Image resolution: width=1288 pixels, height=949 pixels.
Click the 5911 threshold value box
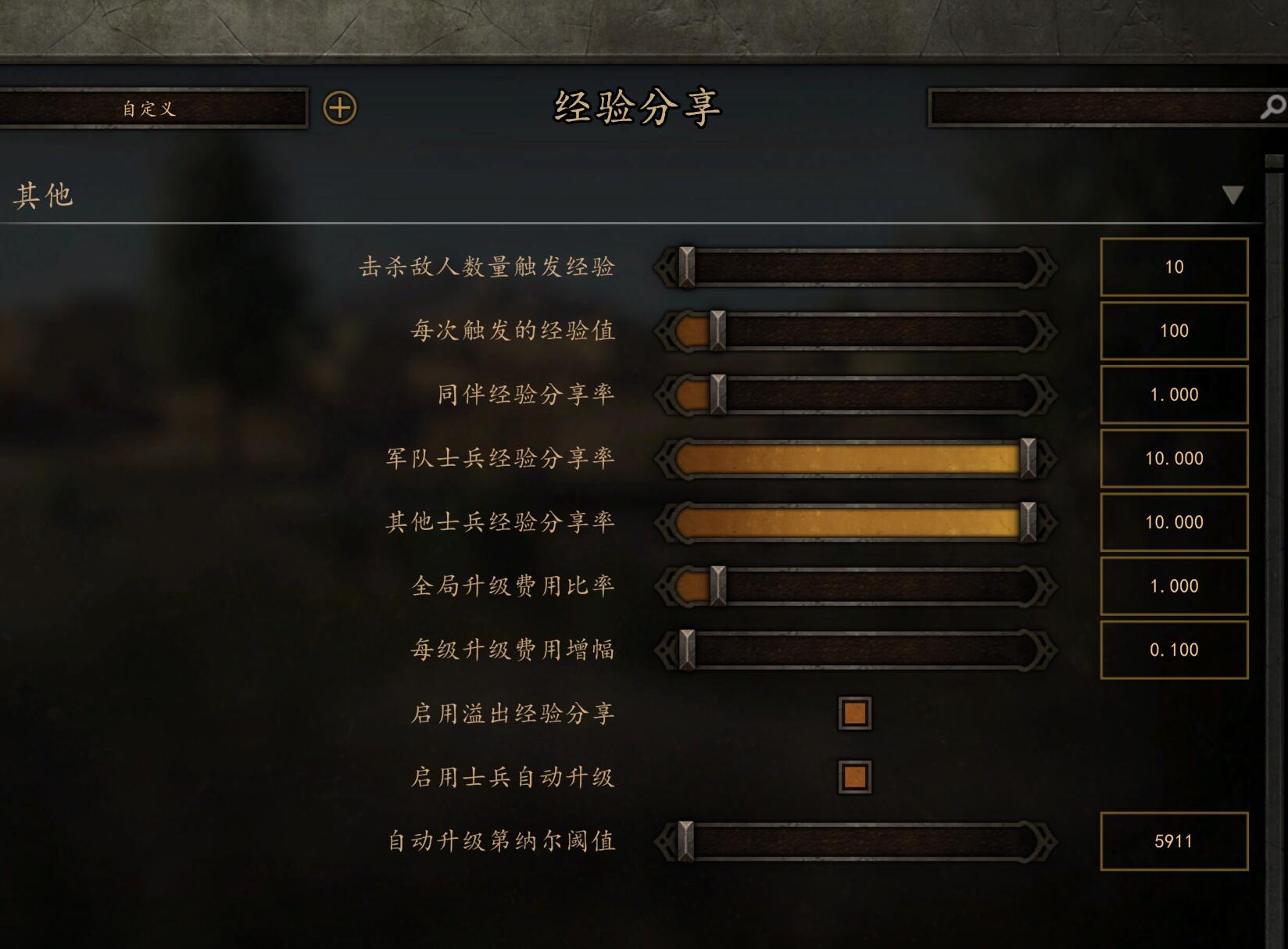(x=1173, y=842)
